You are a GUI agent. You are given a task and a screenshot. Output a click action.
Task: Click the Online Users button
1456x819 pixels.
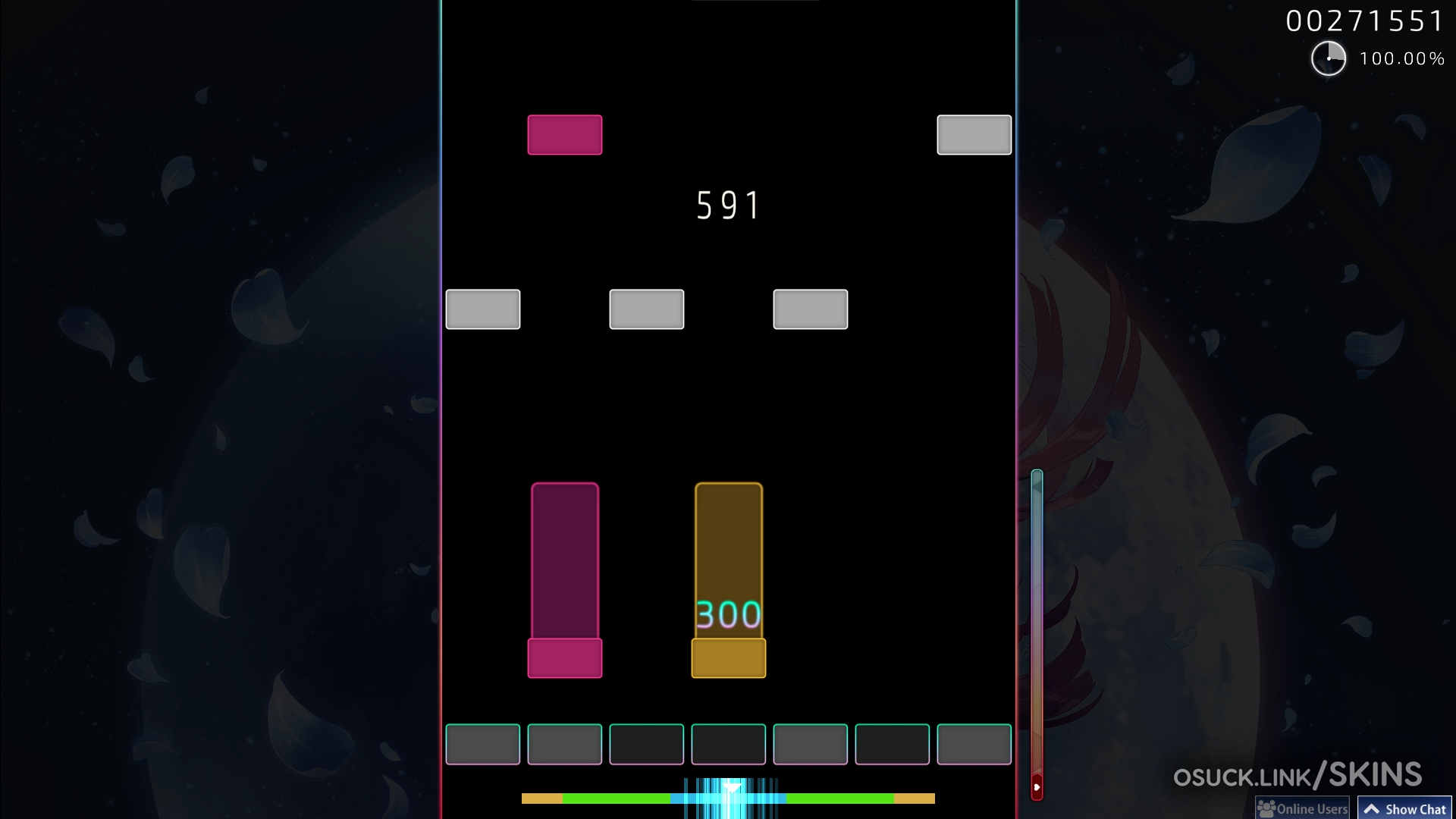[x=1302, y=808]
